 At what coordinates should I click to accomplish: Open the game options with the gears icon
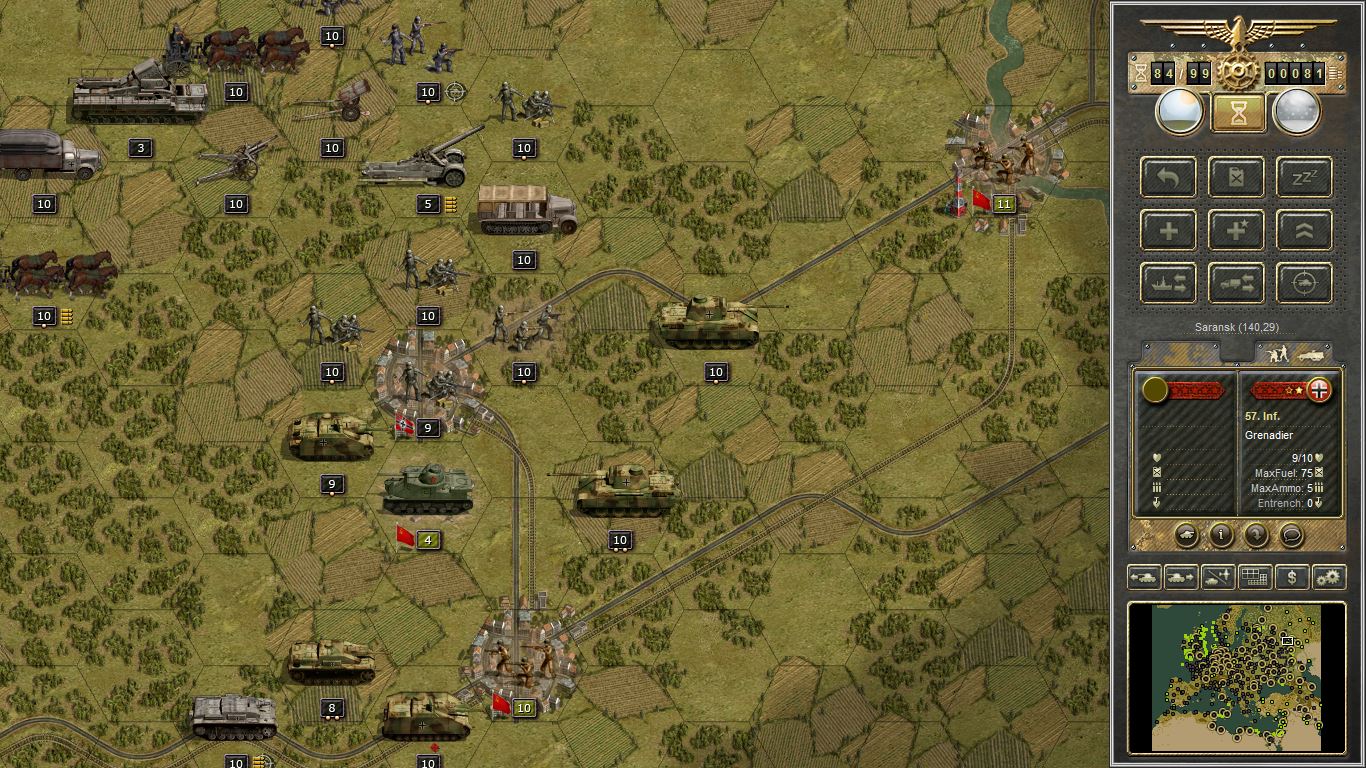(x=1327, y=577)
